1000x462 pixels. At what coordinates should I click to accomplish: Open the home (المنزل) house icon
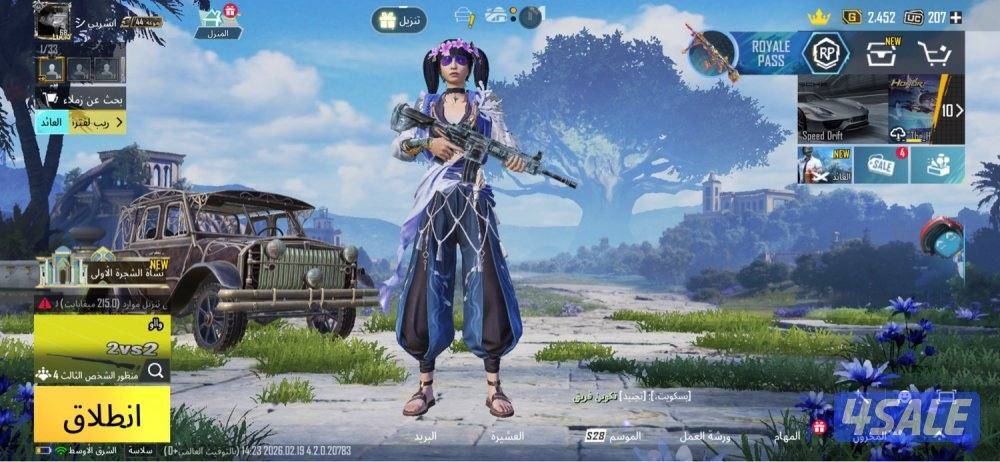tap(217, 20)
